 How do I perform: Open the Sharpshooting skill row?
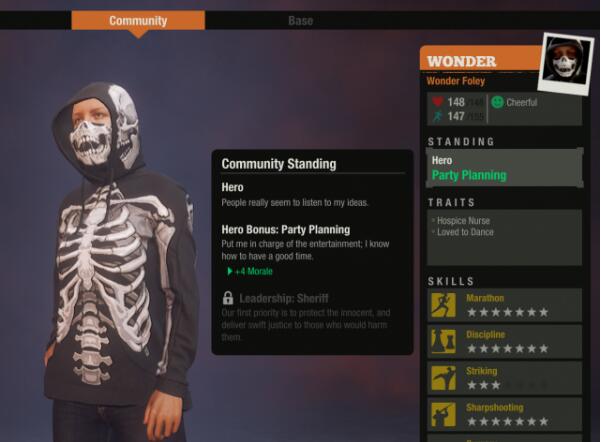[505, 413]
